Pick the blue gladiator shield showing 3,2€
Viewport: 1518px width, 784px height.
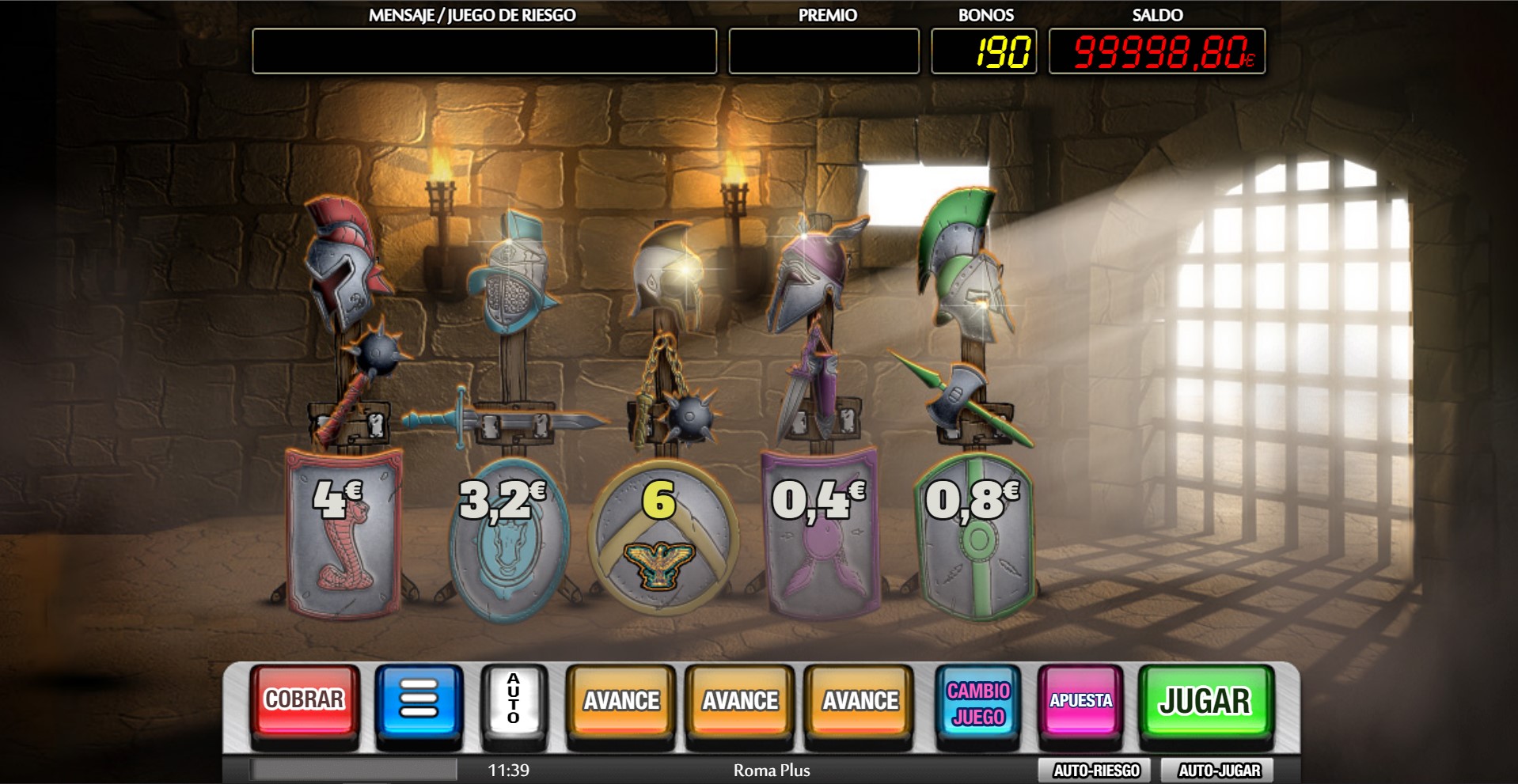click(x=503, y=538)
